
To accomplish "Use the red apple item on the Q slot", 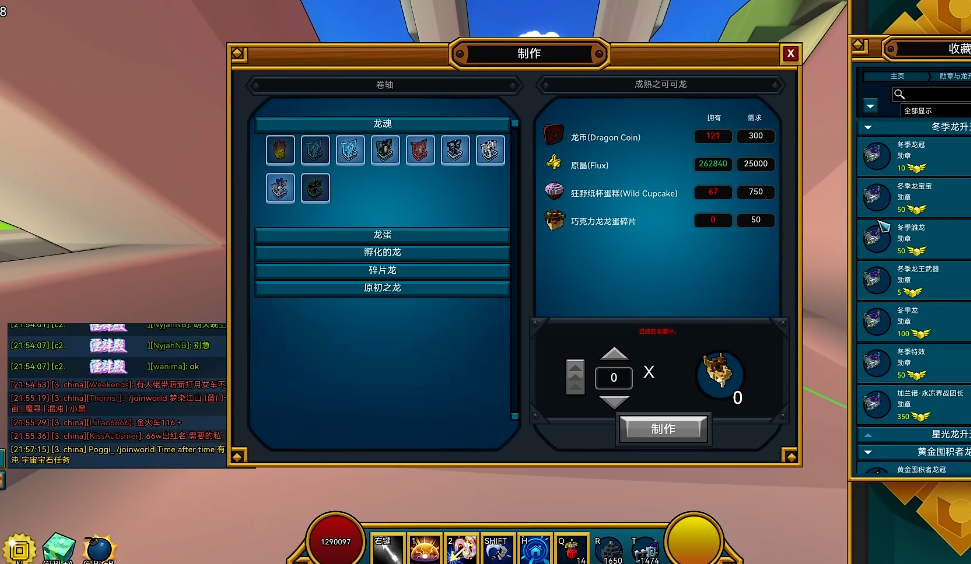I will click(x=573, y=547).
